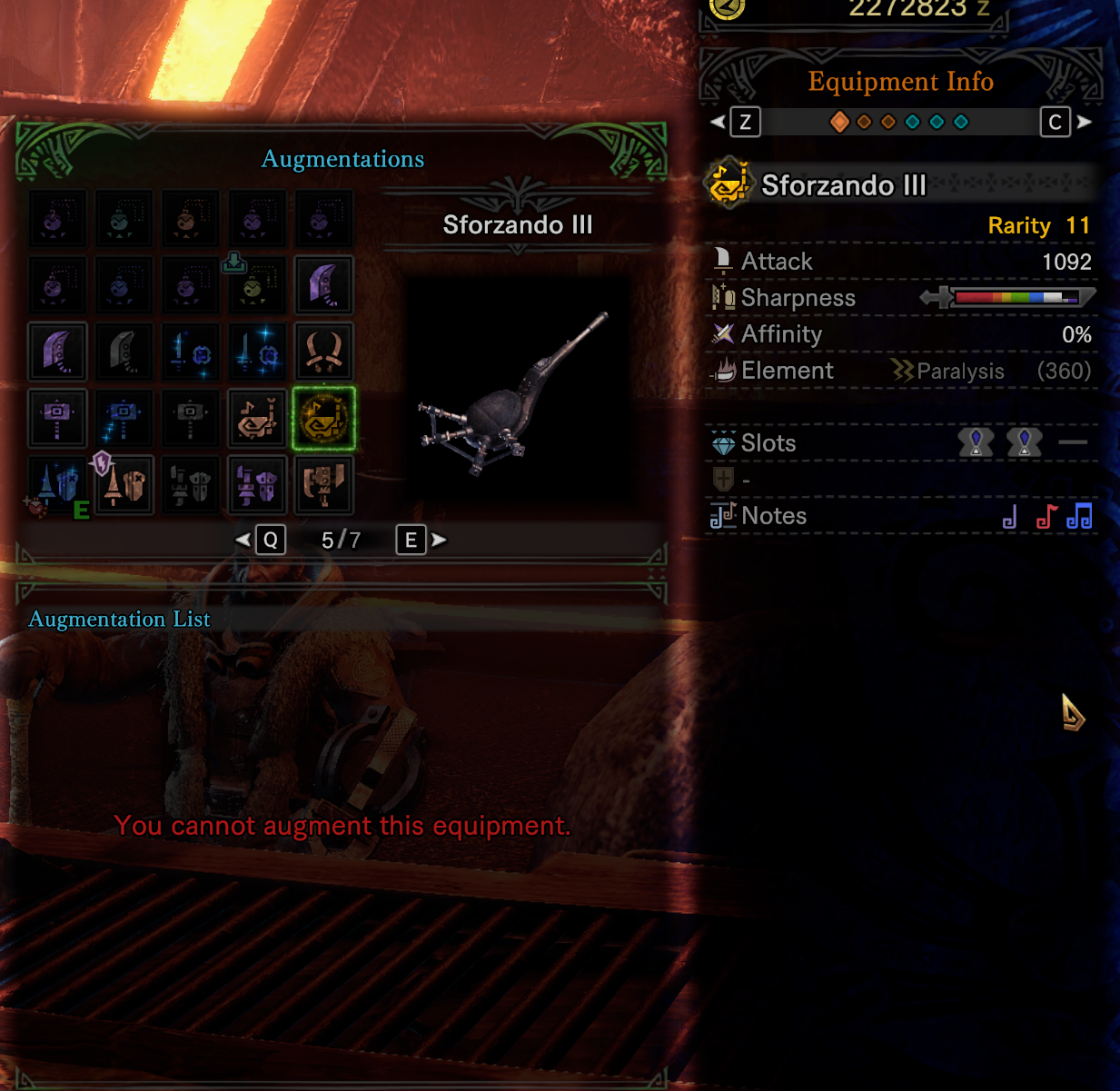
Task: Choose the blue sparkling hammer slot
Action: (x=124, y=418)
